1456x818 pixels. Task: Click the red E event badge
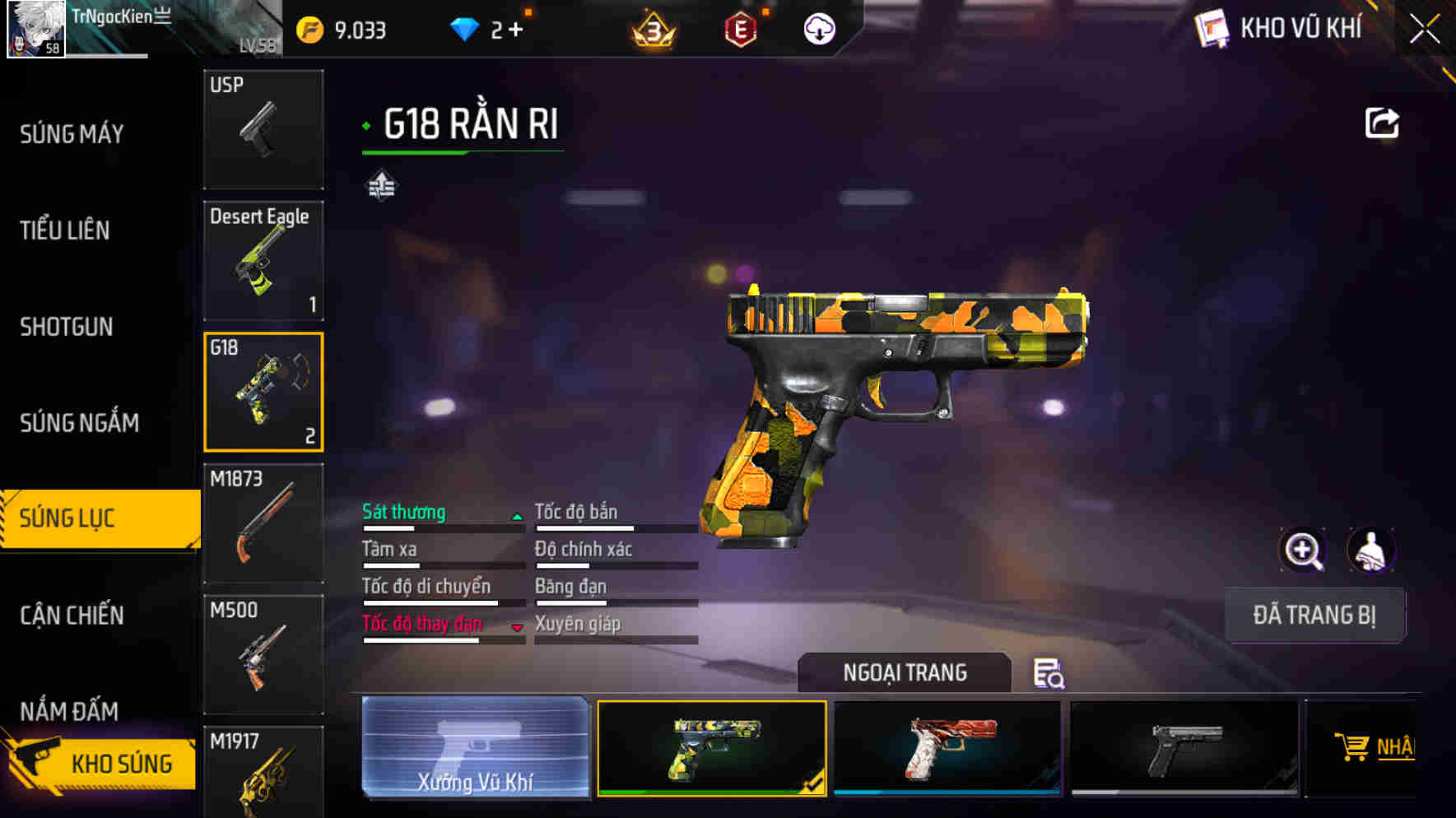tap(739, 30)
